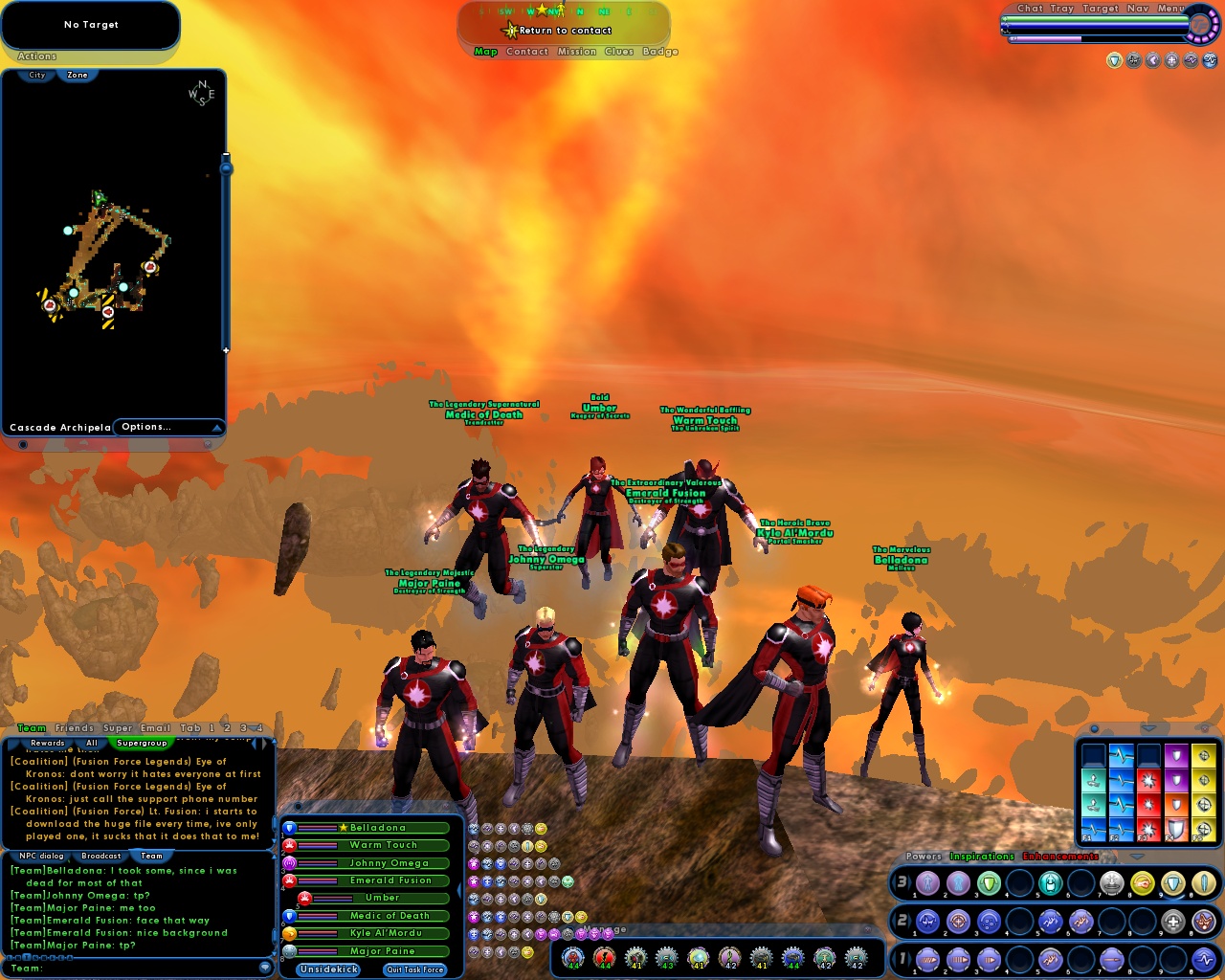Screen dimensions: 1225x980
Task: Activate the first power in tray 1
Action: pos(928,960)
